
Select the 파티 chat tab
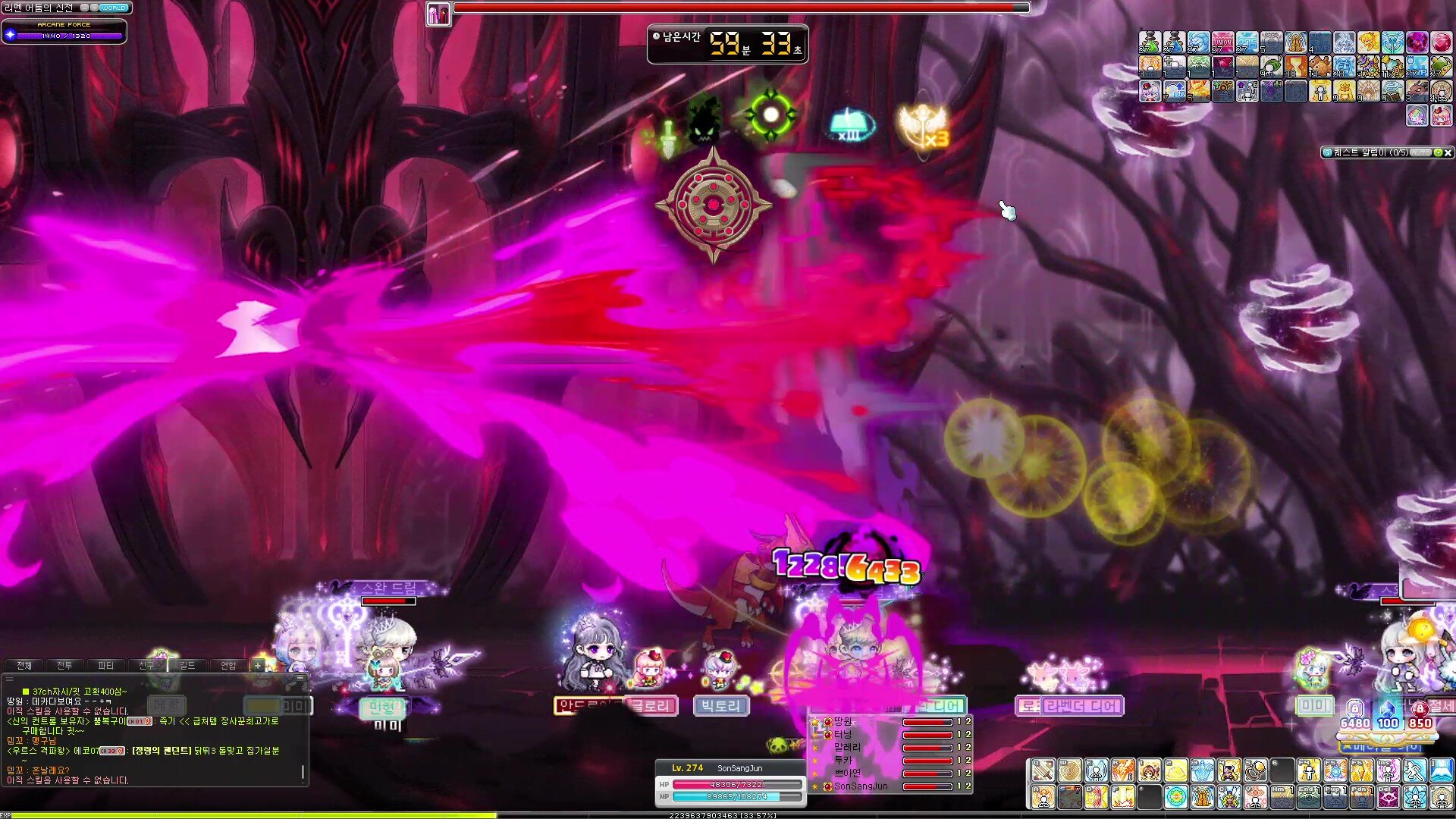(x=105, y=665)
